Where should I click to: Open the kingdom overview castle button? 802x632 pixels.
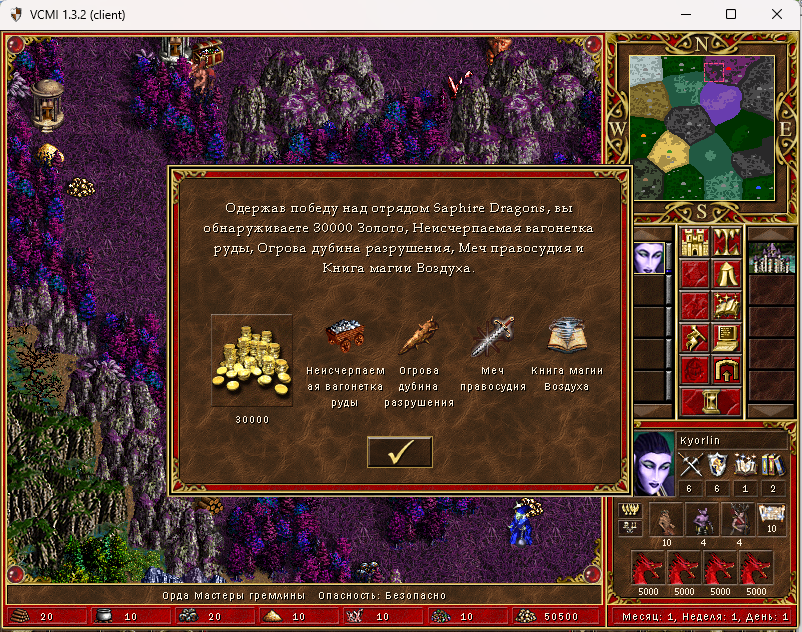tap(694, 241)
